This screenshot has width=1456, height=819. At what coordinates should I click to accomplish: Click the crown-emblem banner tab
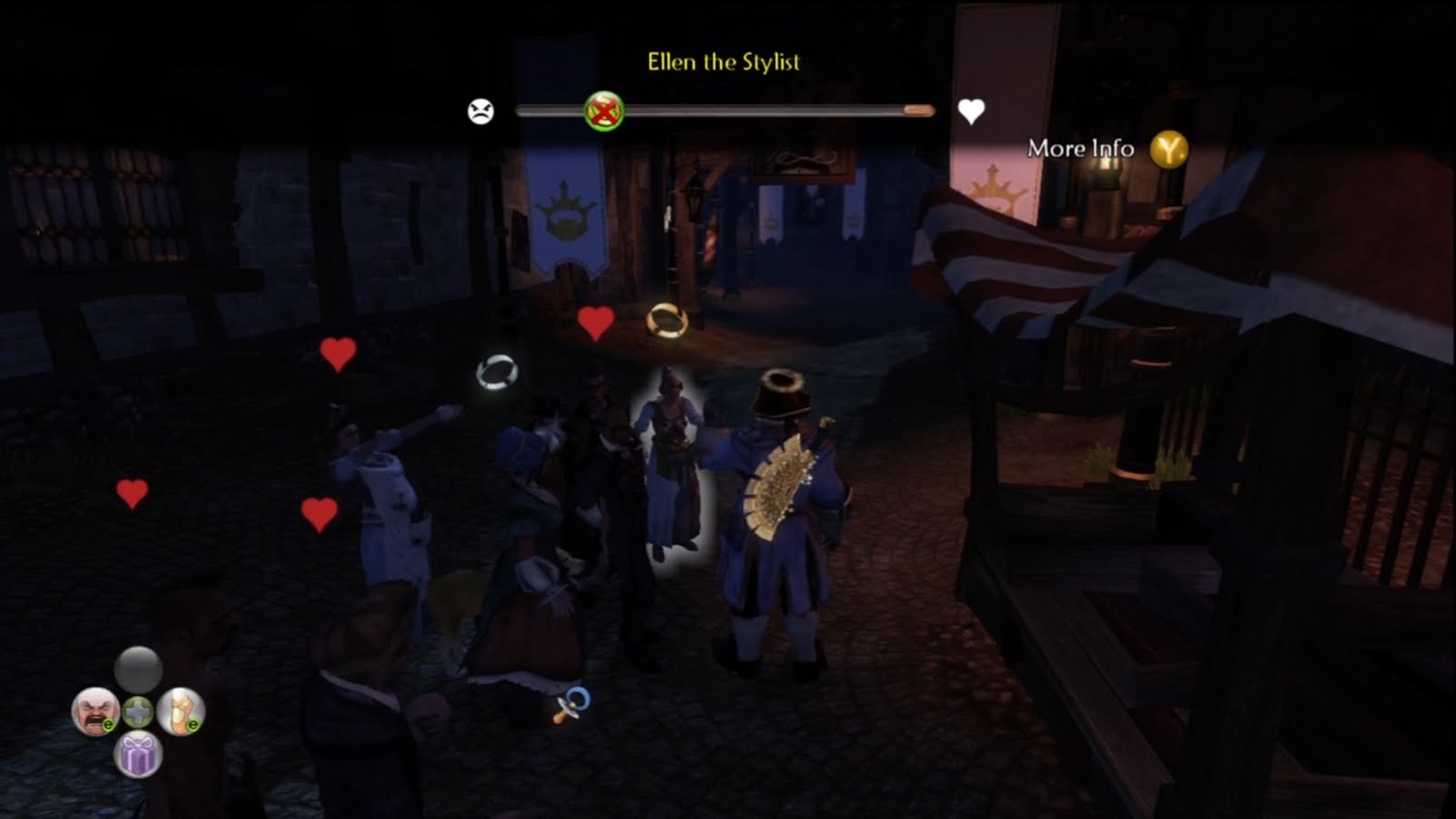point(568,212)
